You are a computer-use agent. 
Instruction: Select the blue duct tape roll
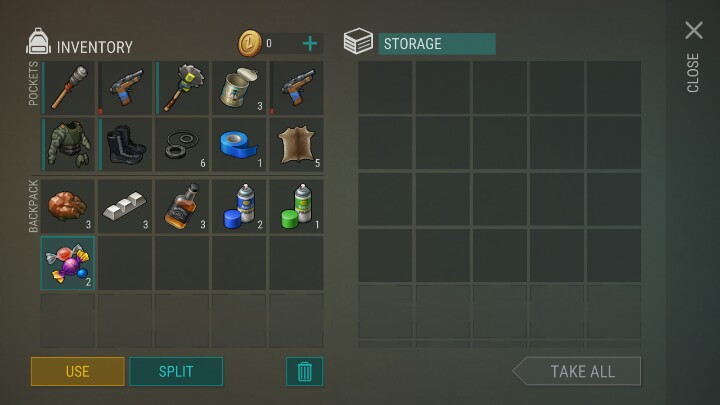(240, 145)
